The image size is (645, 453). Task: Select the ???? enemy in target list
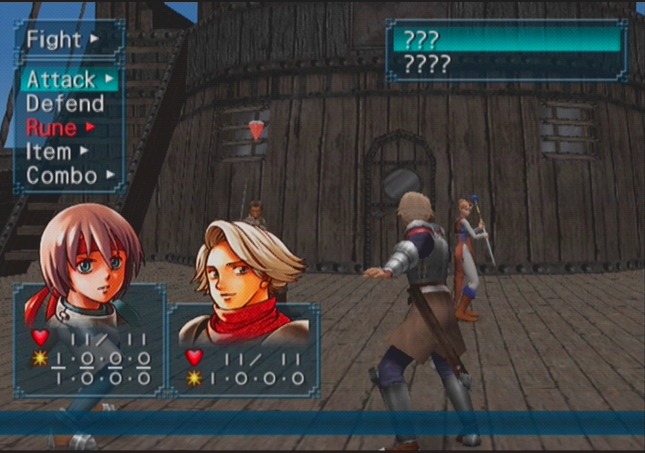pos(507,65)
